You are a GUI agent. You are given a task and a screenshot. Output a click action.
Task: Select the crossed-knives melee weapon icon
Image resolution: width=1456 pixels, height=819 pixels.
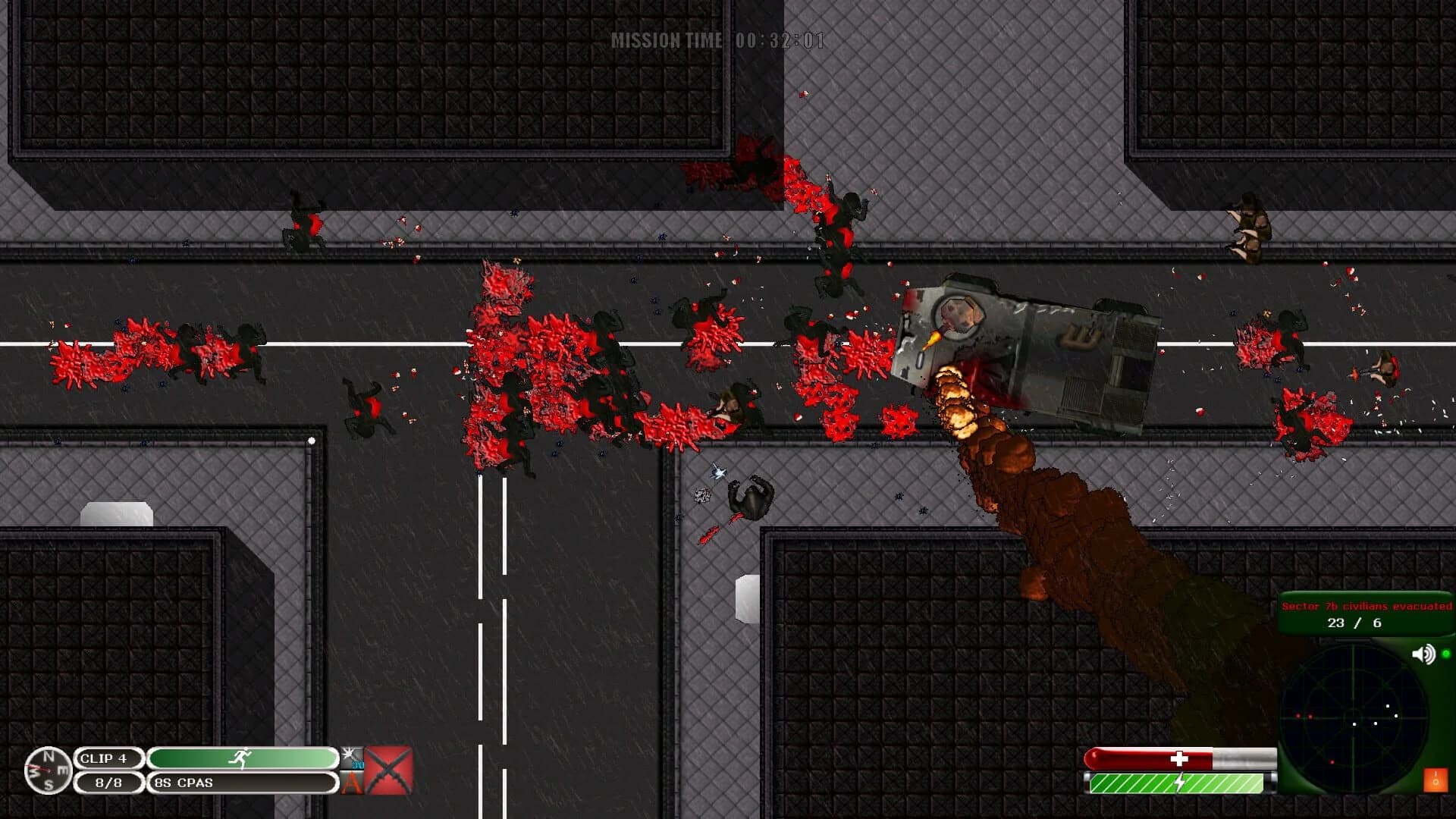(387, 770)
